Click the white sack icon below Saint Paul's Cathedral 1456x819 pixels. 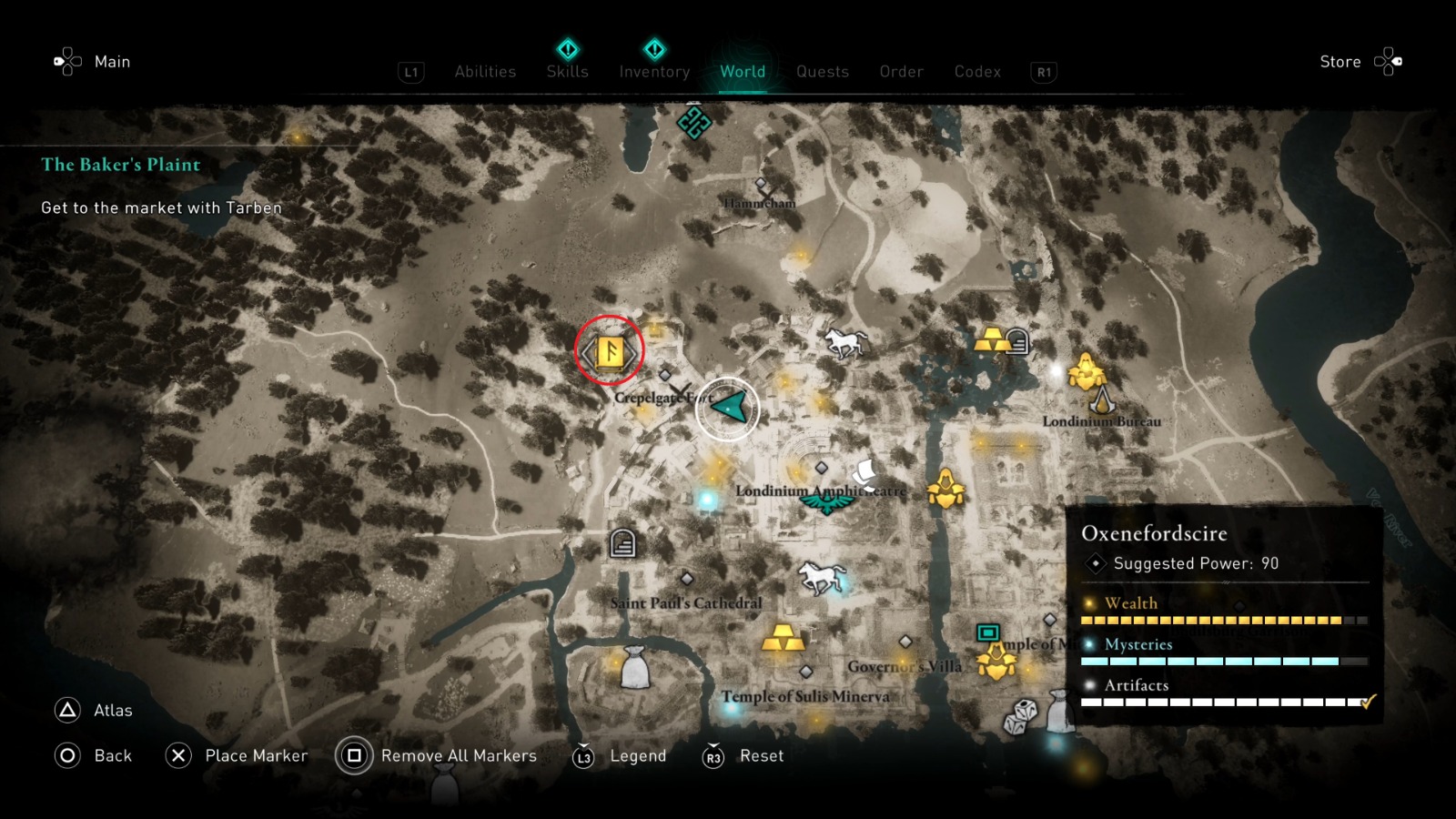637,667
